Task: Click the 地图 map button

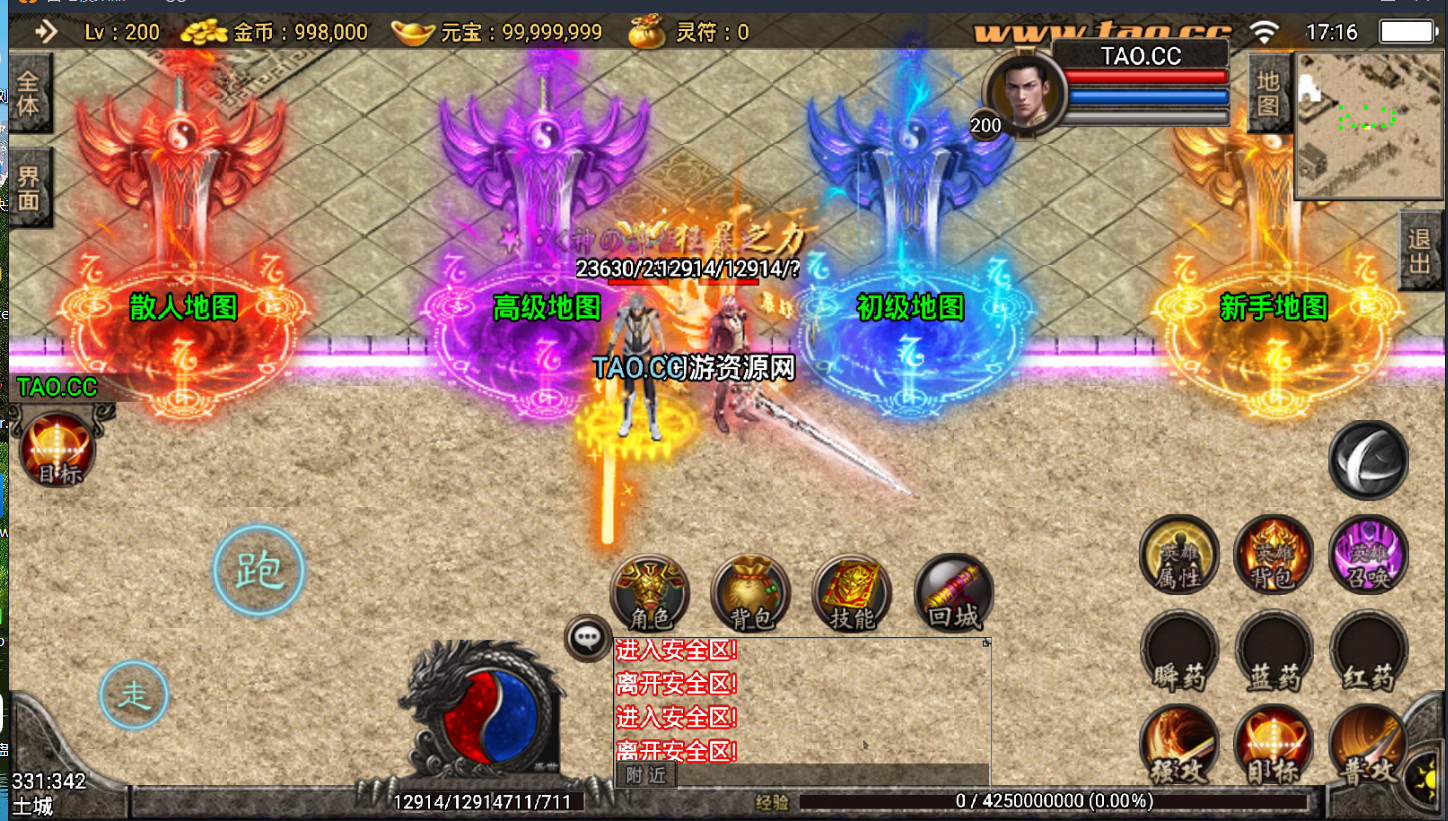Action: coord(1268,93)
